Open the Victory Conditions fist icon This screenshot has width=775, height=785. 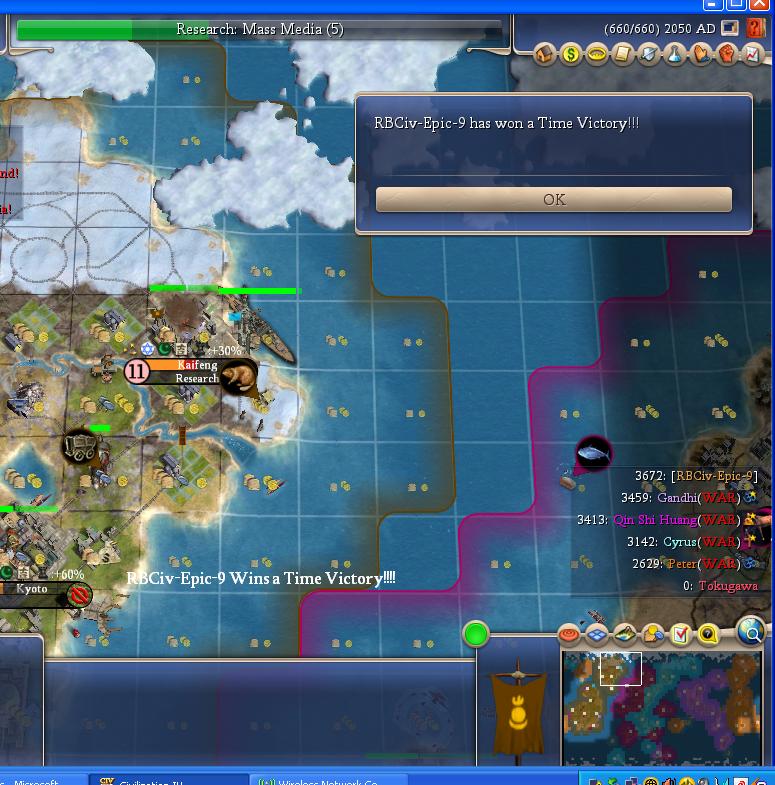(x=727, y=54)
